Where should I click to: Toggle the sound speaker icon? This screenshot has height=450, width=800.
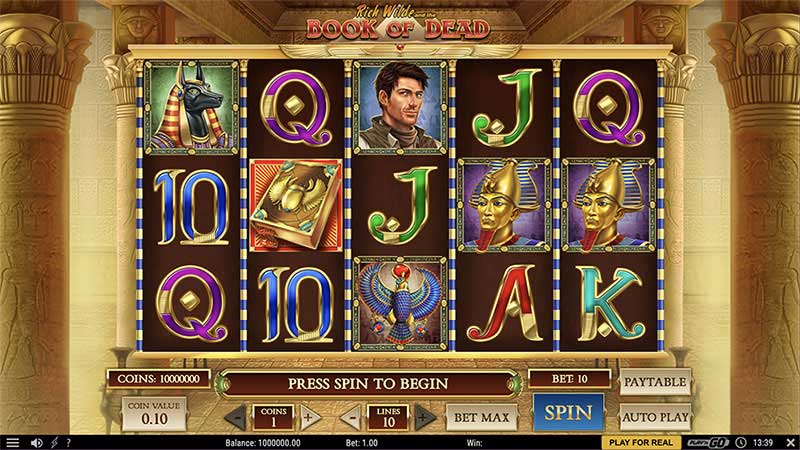pyautogui.click(x=37, y=442)
